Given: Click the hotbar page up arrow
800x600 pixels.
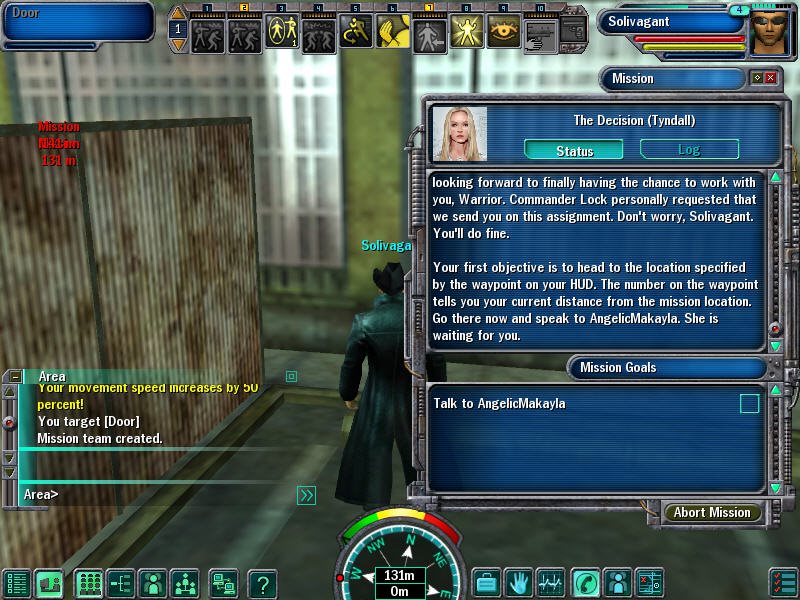Looking at the screenshot, I should pyautogui.click(x=178, y=13).
